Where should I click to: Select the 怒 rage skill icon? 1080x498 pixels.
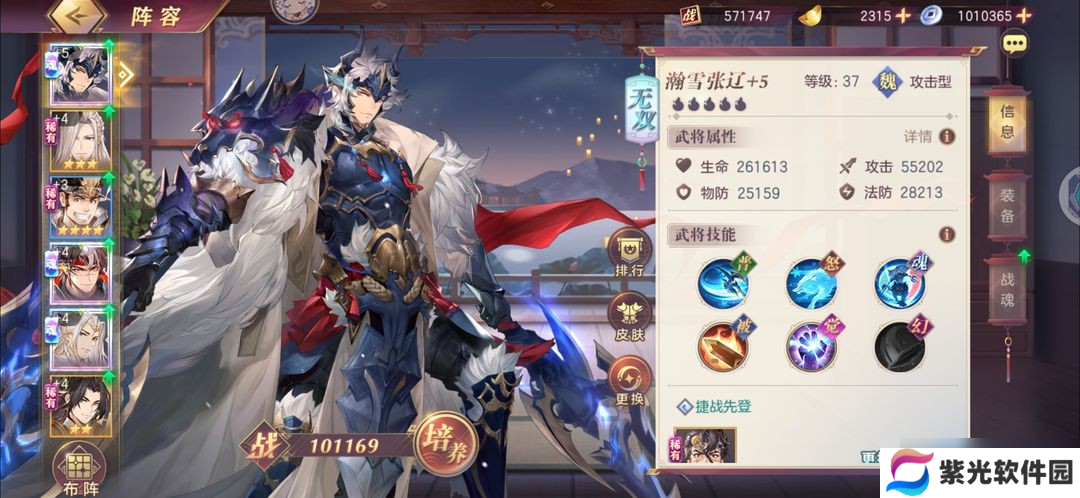tap(811, 283)
